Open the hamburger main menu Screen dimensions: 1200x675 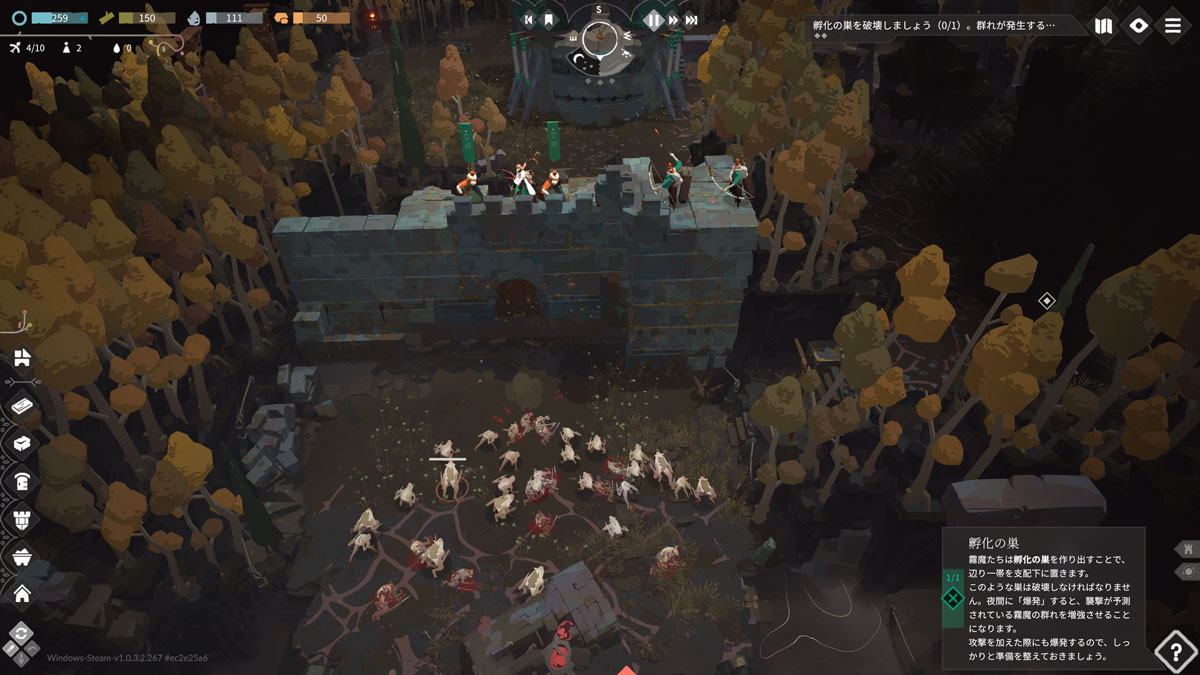pyautogui.click(x=1173, y=26)
